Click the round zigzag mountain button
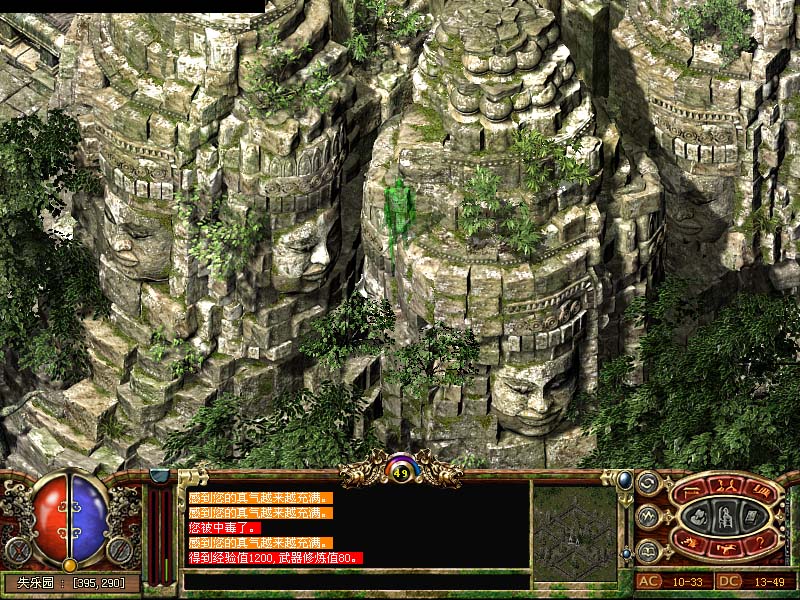The image size is (800, 600). [647, 517]
